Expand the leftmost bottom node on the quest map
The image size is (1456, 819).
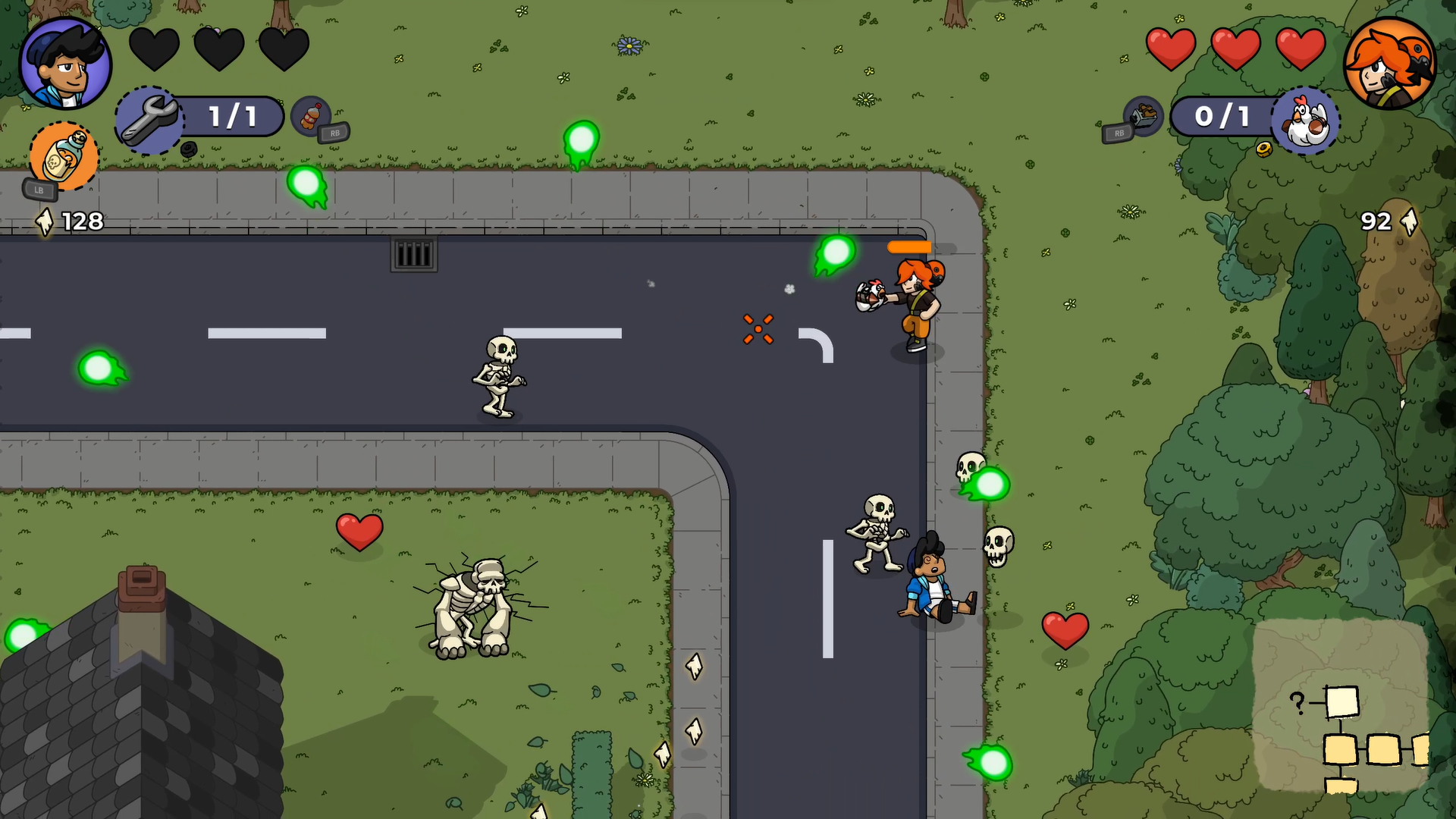coord(1341,749)
